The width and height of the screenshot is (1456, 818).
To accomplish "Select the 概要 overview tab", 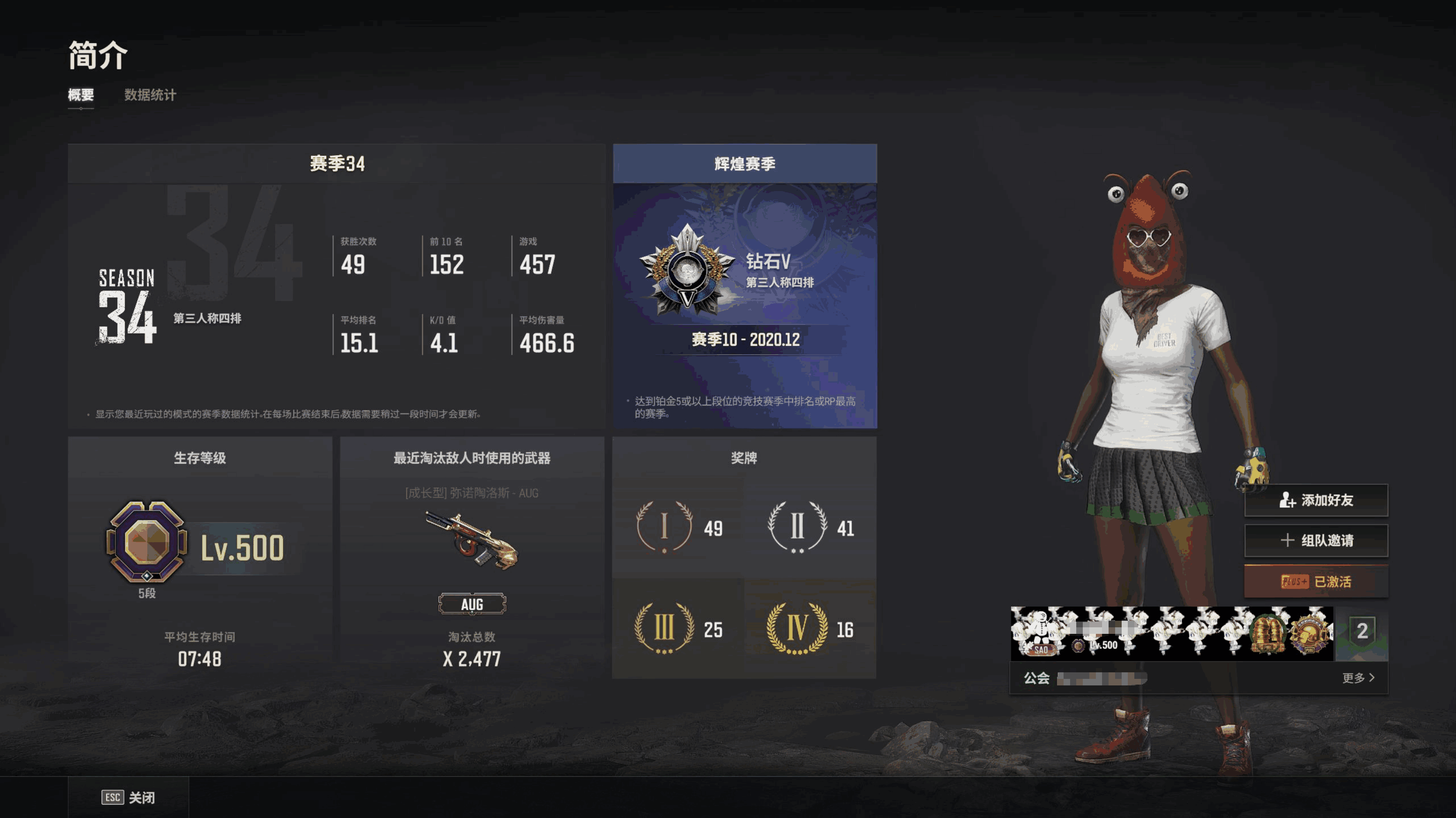I will (x=81, y=95).
